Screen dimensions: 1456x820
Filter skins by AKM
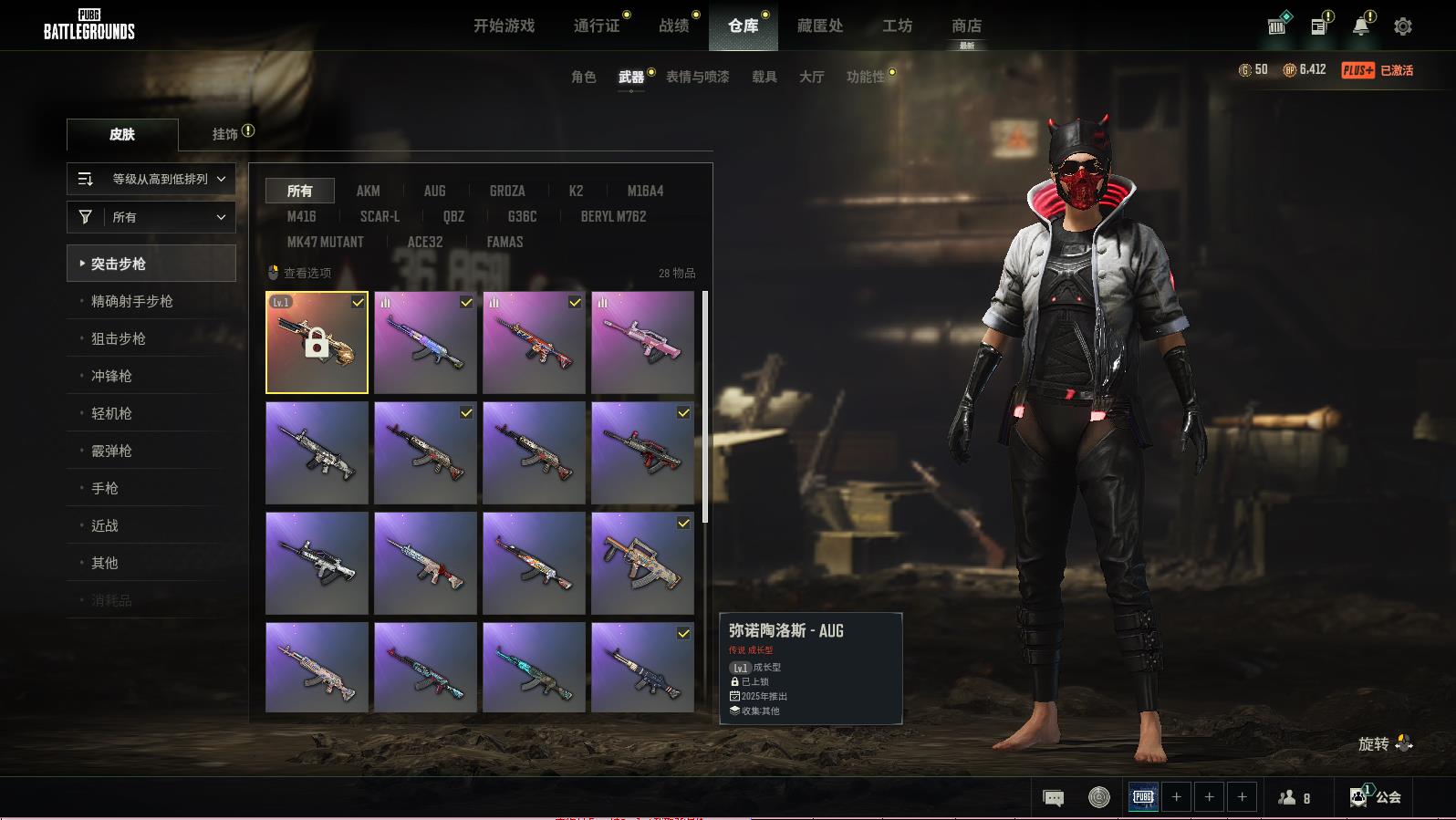point(368,191)
